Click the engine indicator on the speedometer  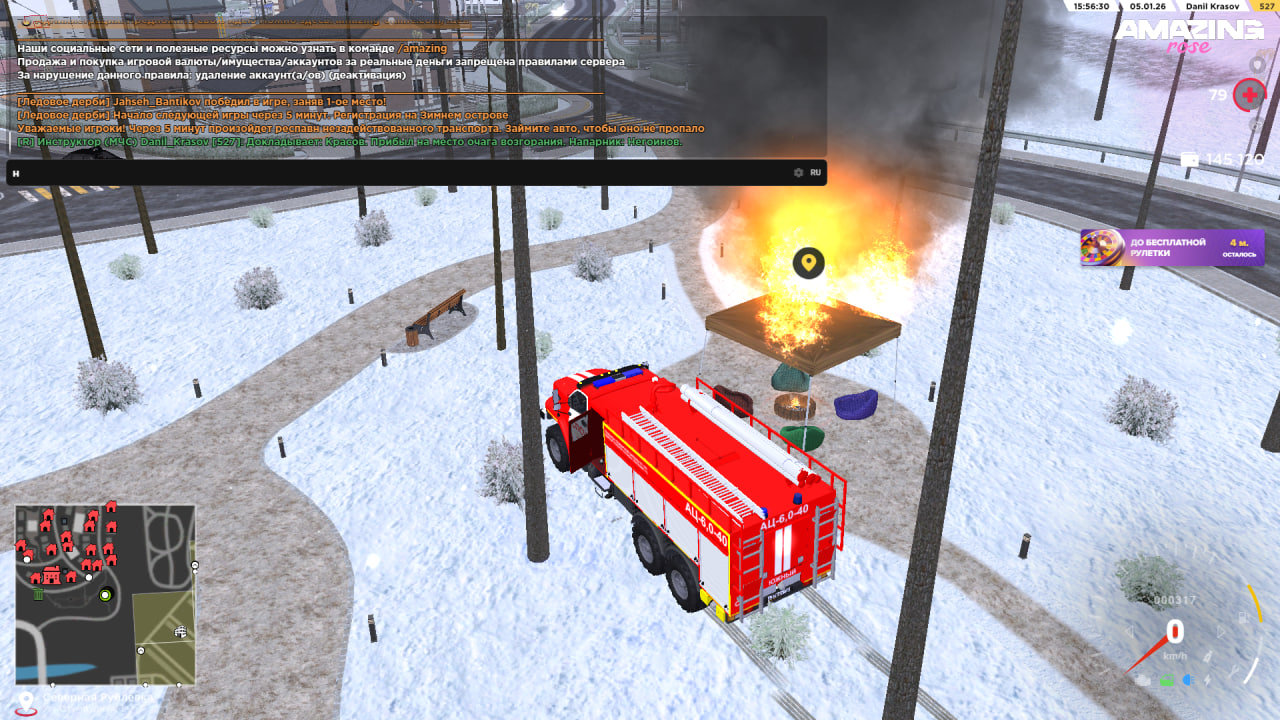(x=1143, y=681)
